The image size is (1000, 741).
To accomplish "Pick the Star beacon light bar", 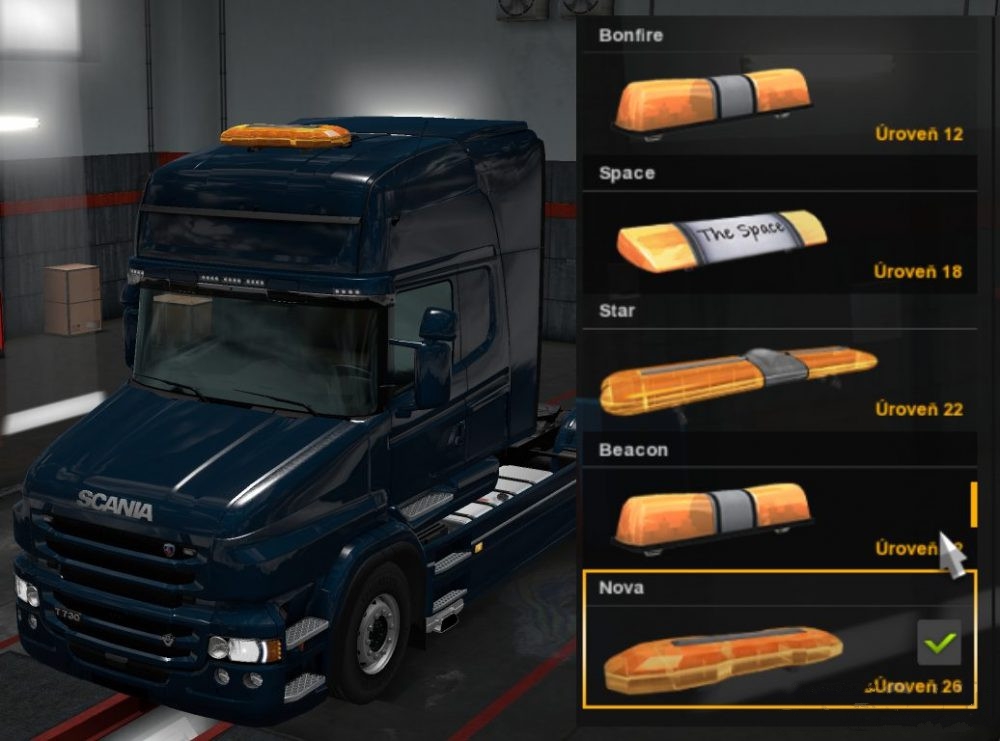I will (738, 377).
